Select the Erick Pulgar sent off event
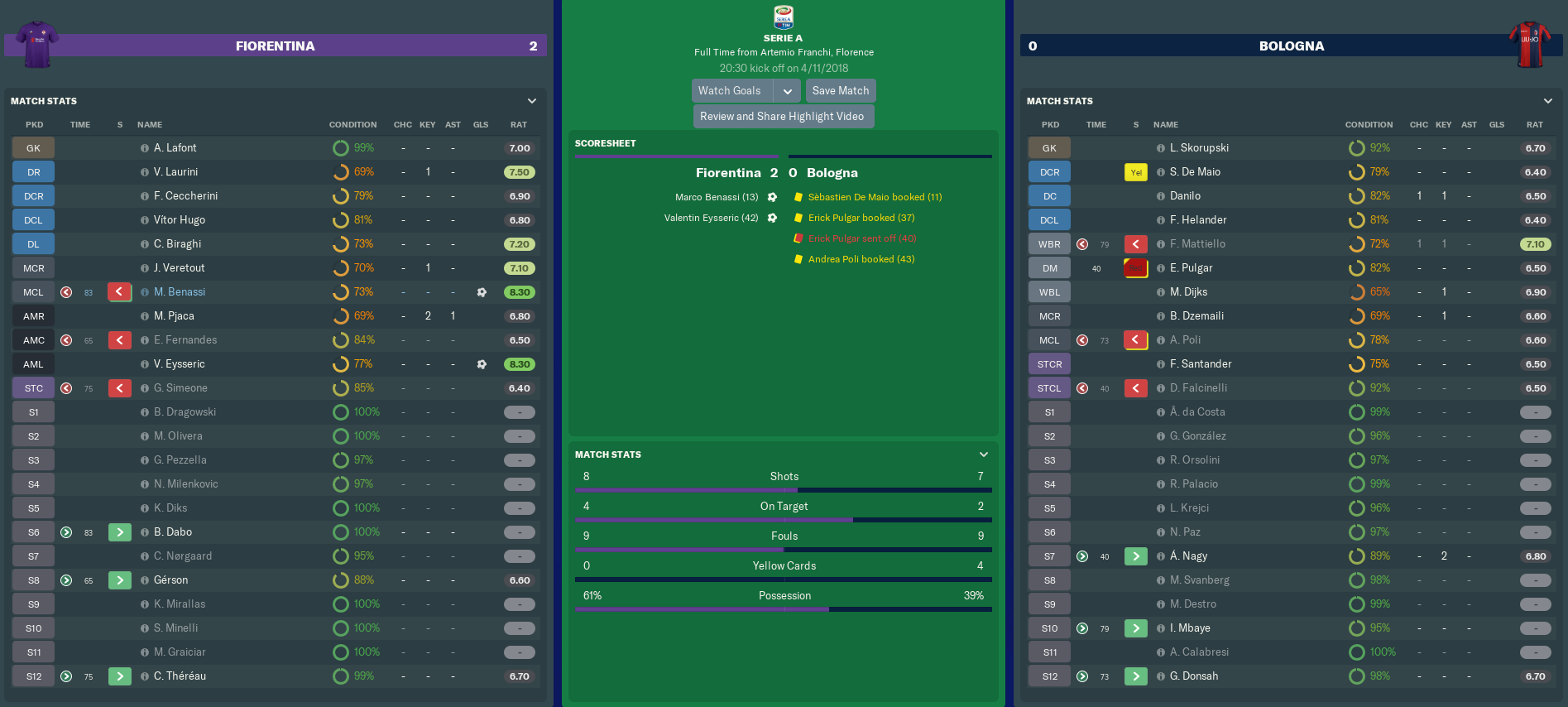Screen dimensions: 1568x707 tap(862, 238)
